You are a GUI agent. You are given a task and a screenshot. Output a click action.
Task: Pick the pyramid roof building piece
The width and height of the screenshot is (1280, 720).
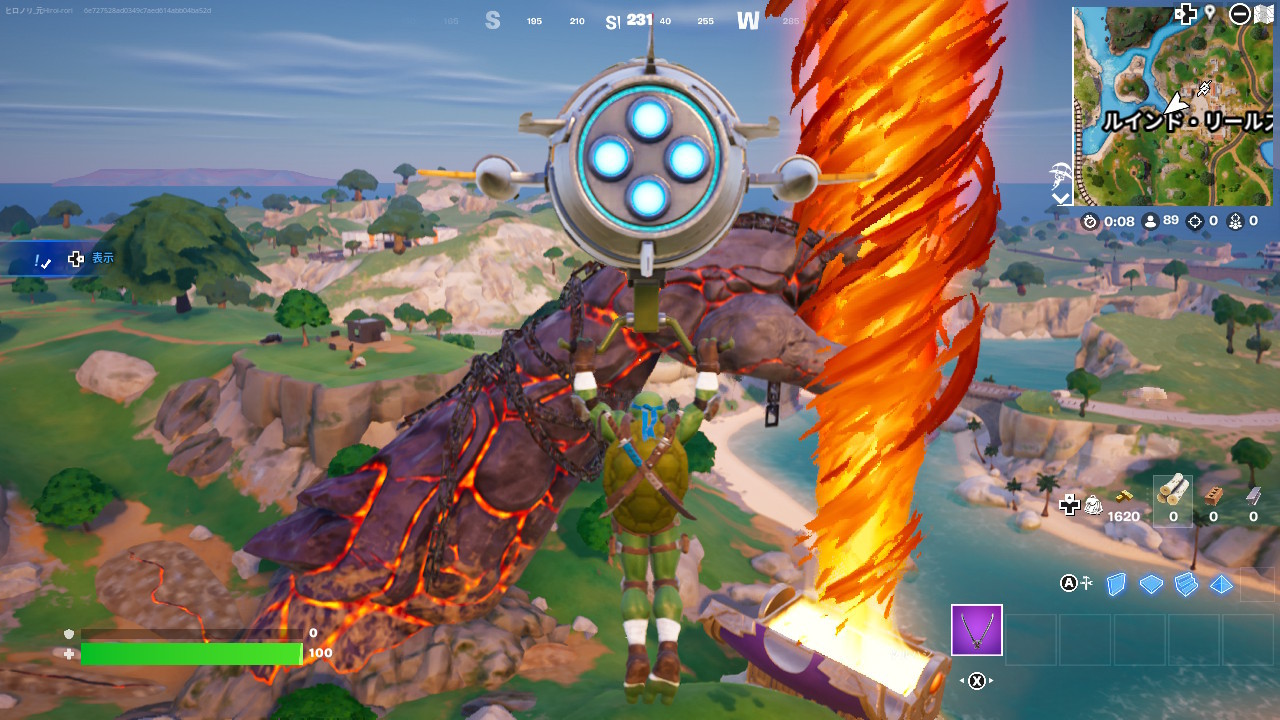click(x=1221, y=584)
